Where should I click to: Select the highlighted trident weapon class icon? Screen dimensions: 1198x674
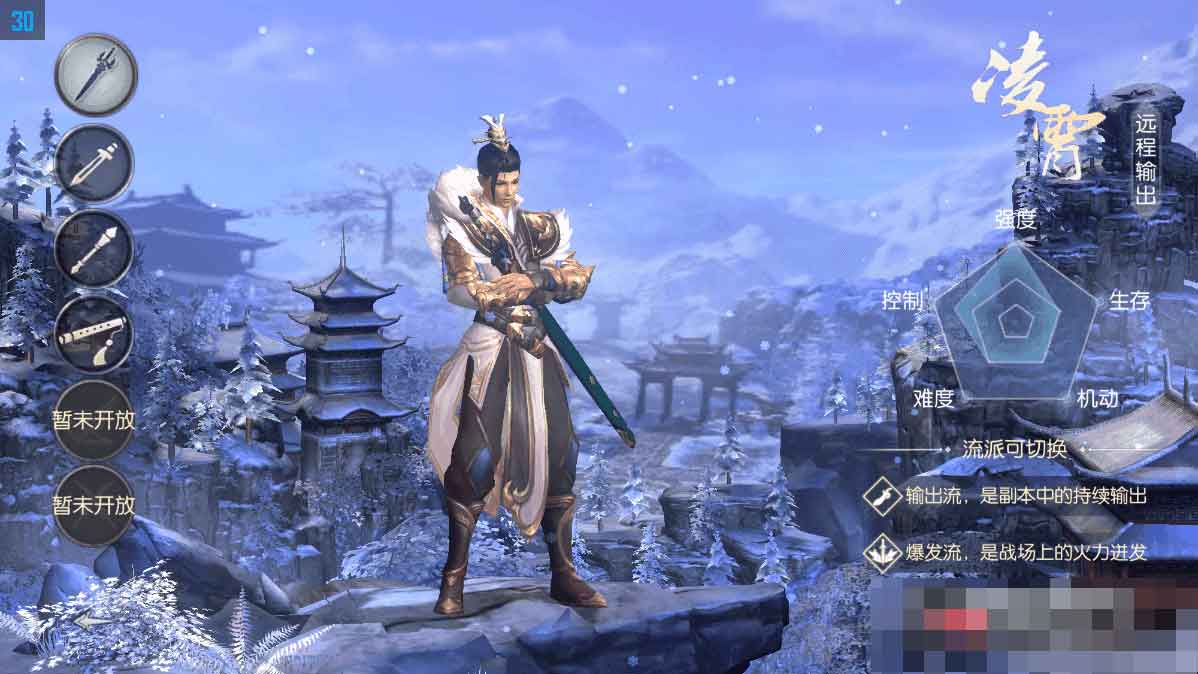point(95,75)
